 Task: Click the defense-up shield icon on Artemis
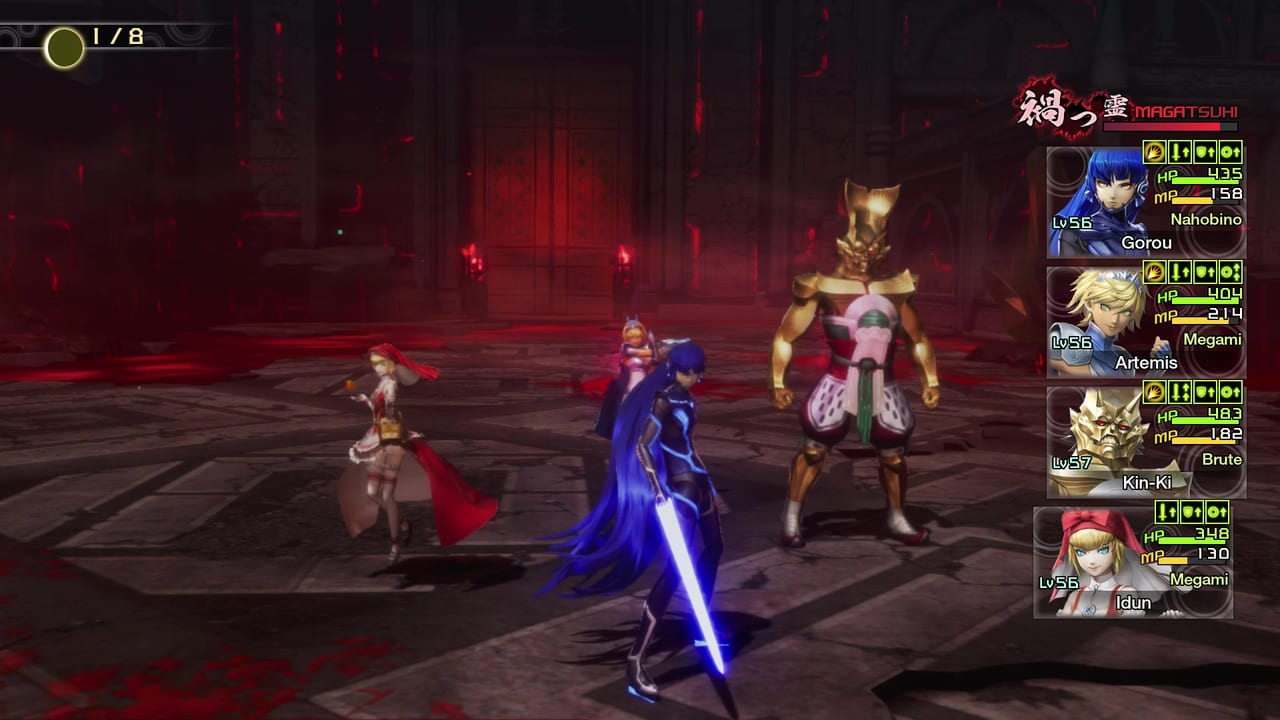tap(1205, 272)
